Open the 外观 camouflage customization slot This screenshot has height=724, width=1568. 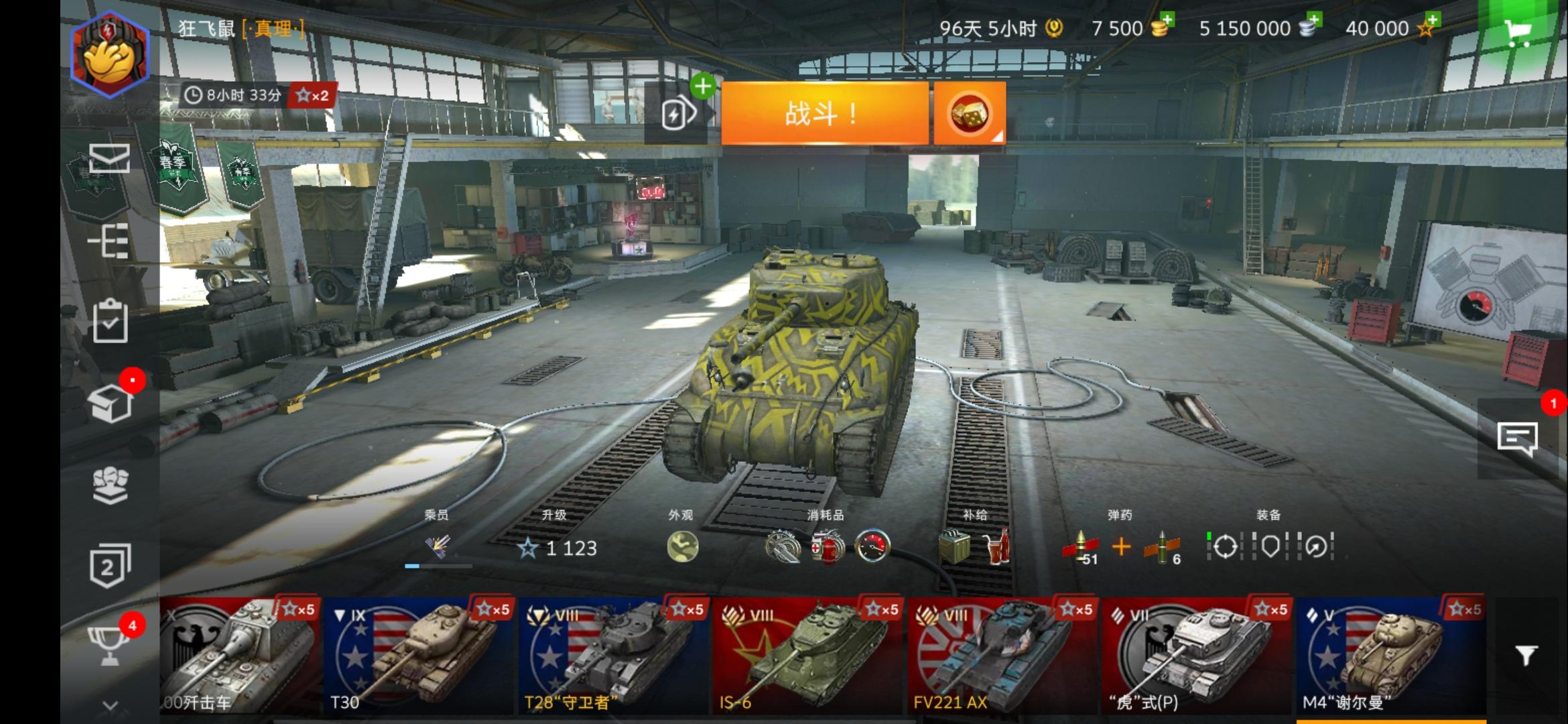click(684, 547)
